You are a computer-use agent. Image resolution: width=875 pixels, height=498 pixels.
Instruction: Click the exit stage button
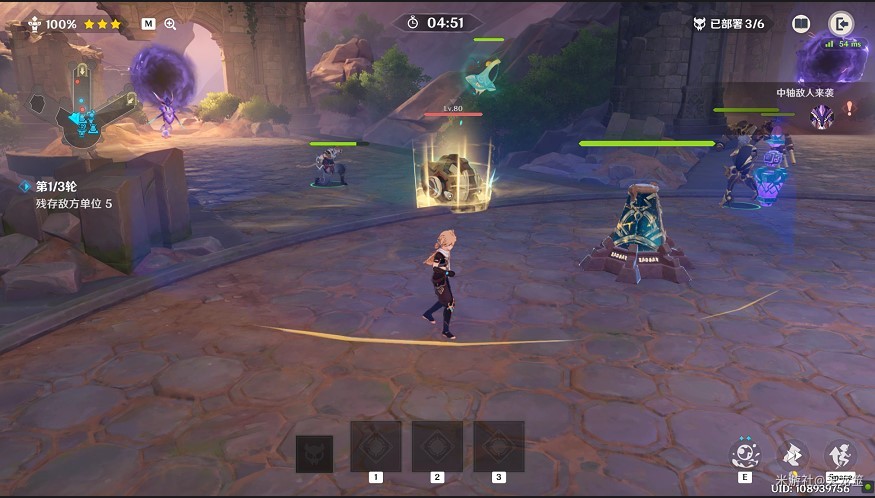point(841,24)
